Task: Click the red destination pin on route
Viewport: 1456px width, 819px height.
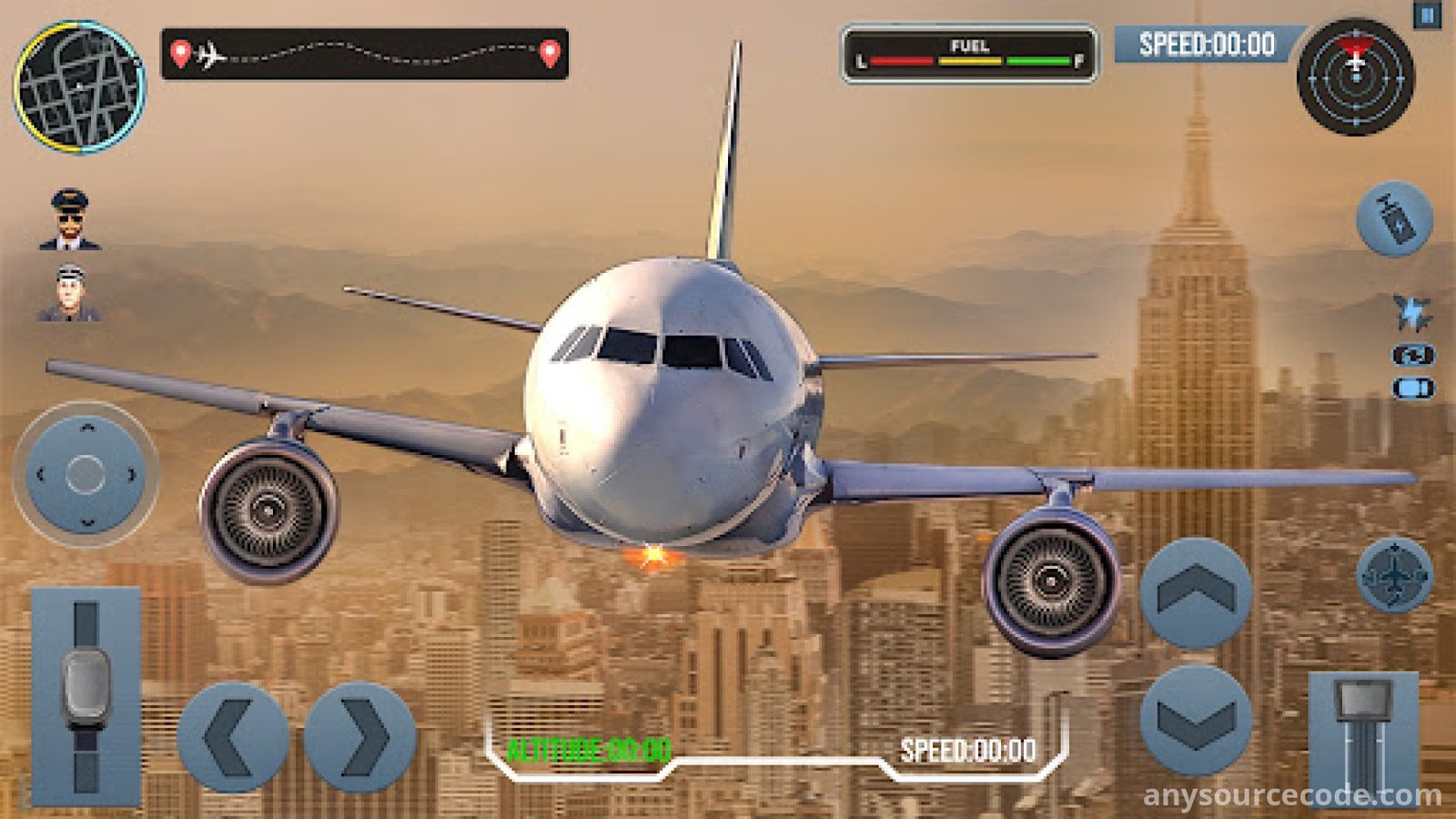Action: click(x=549, y=54)
